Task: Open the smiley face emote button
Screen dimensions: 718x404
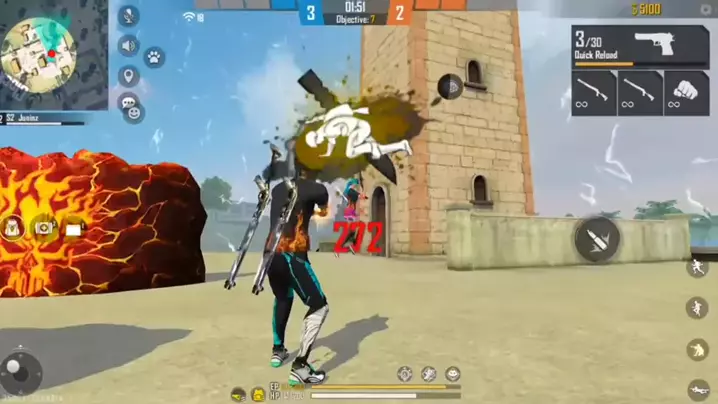Action: 134,112
